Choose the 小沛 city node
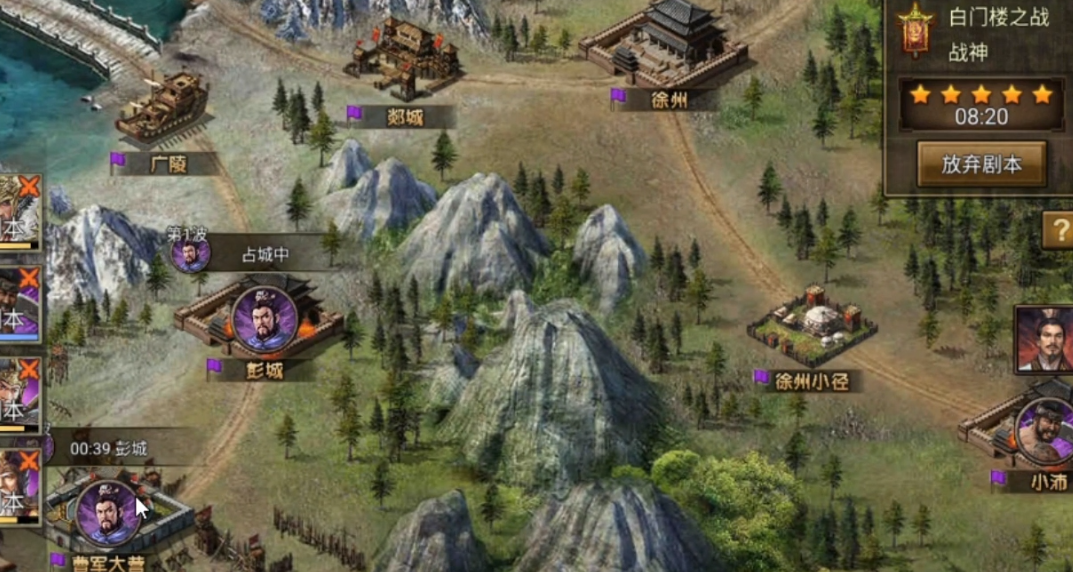 [1039, 432]
